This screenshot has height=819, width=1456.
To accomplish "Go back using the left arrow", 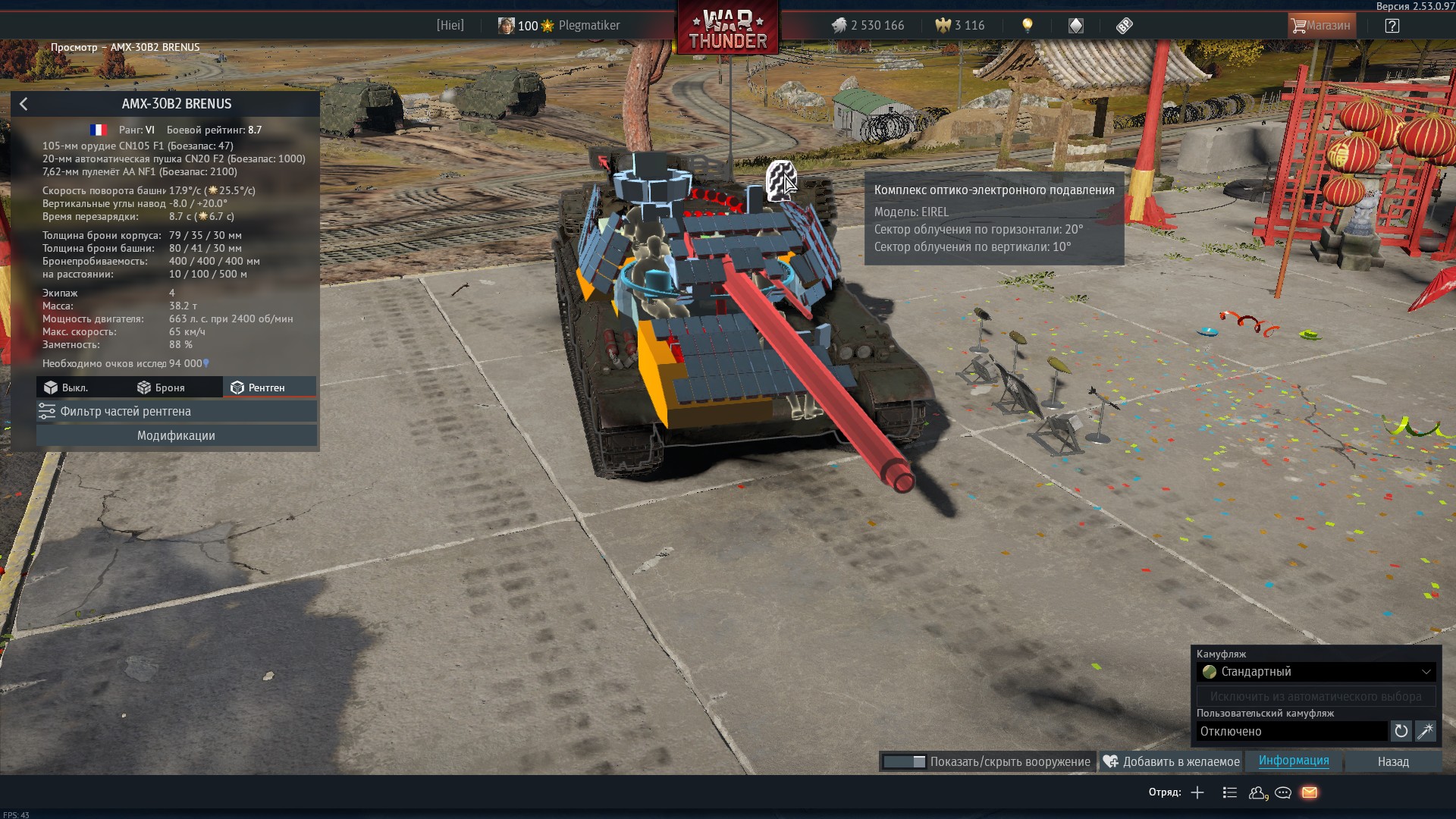I will (24, 104).
